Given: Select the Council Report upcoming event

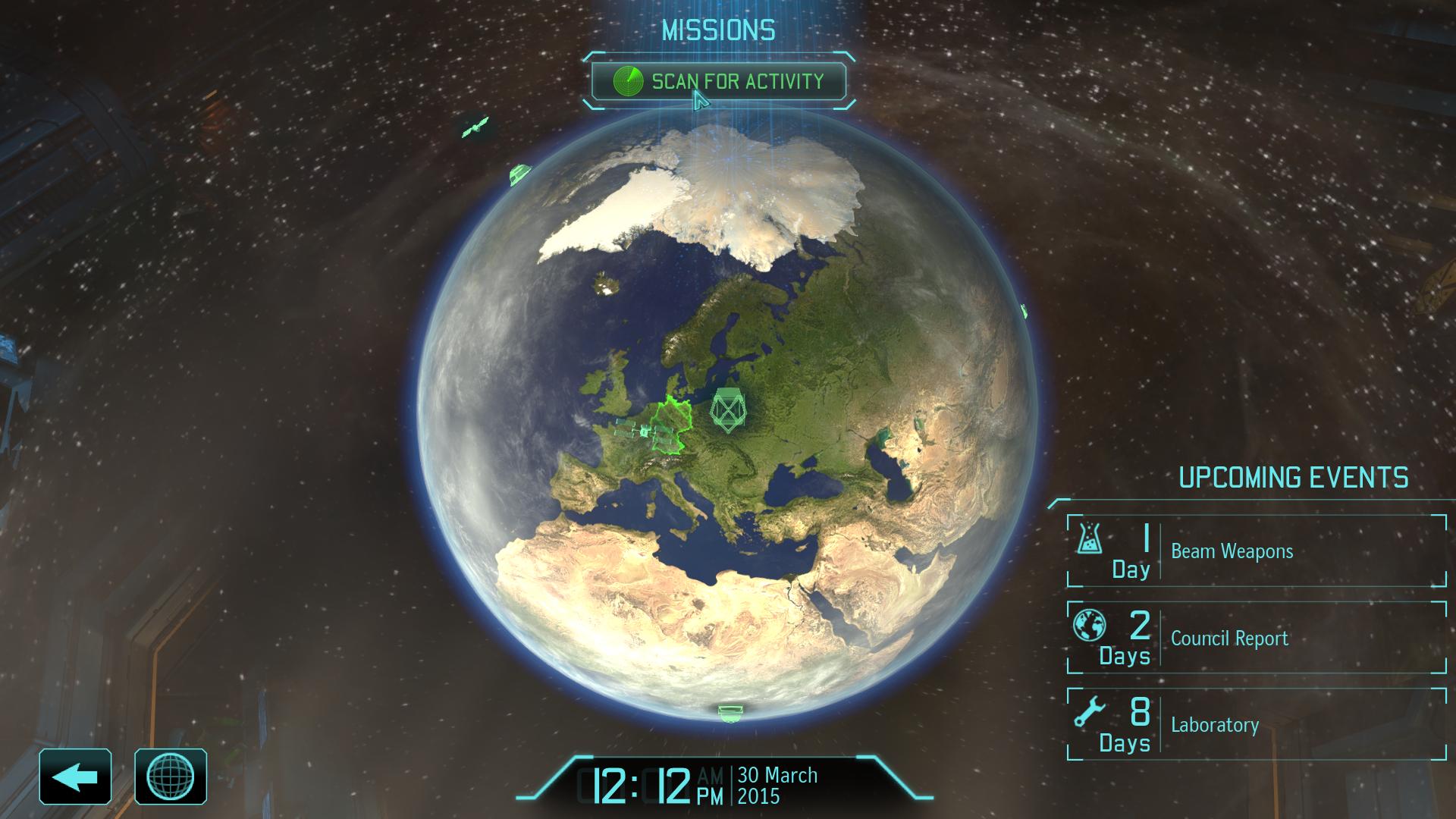Looking at the screenshot, I should (x=1257, y=638).
